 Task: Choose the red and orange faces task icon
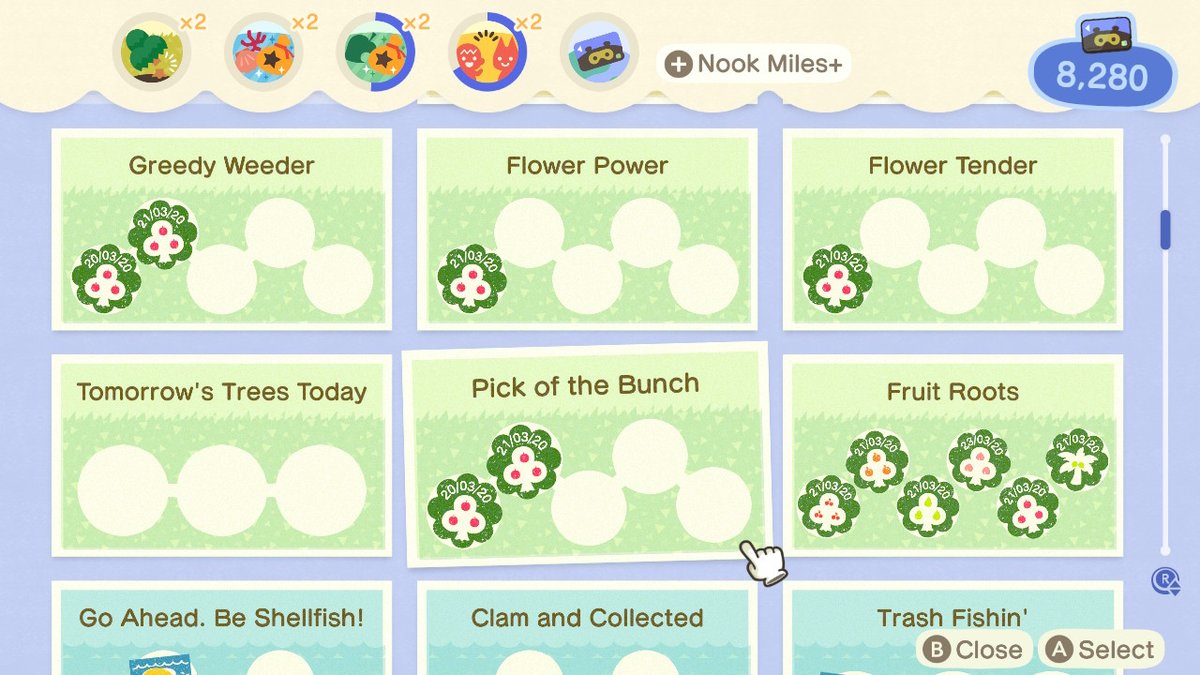coord(487,50)
